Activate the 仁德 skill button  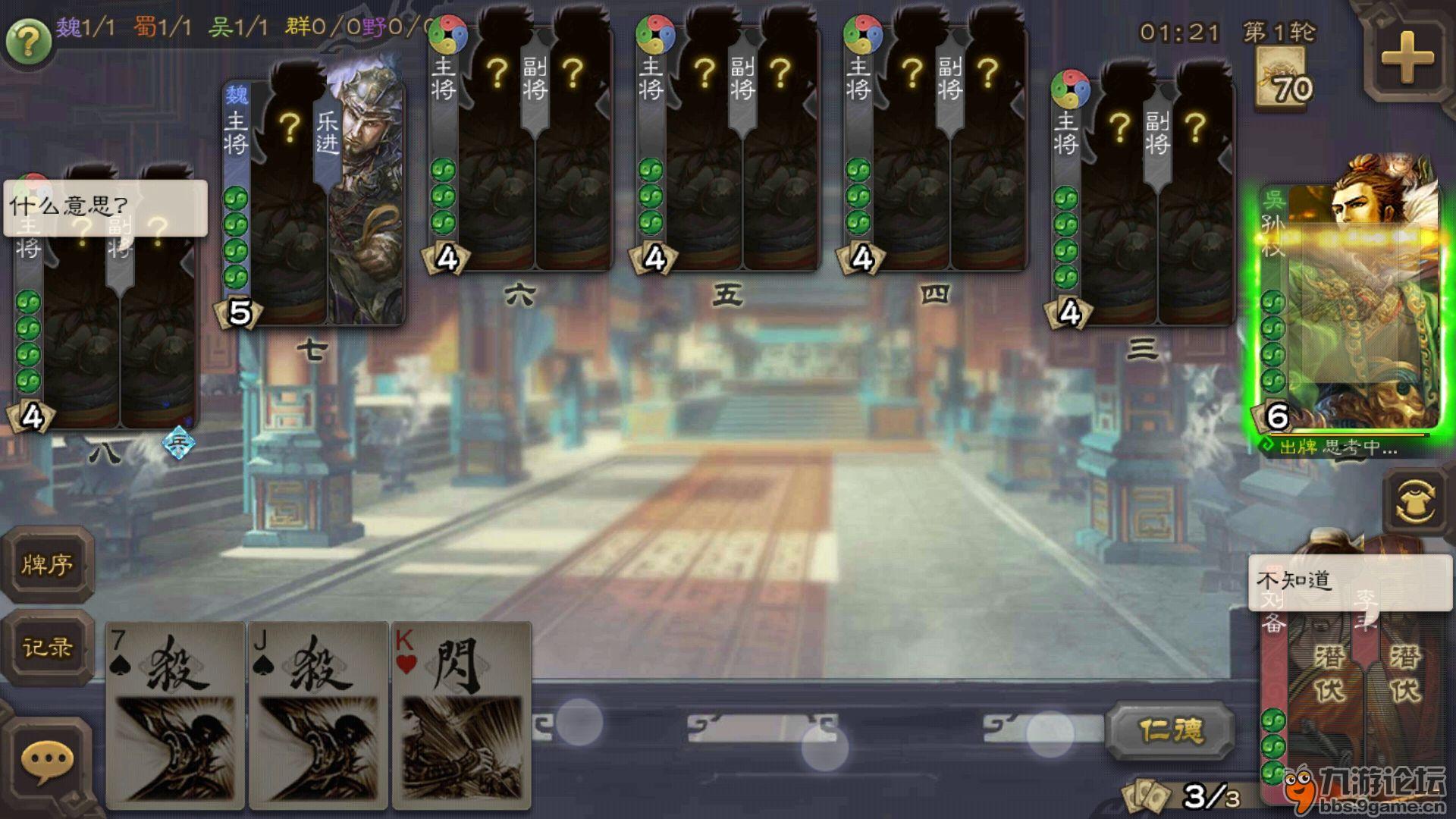pos(1171,730)
